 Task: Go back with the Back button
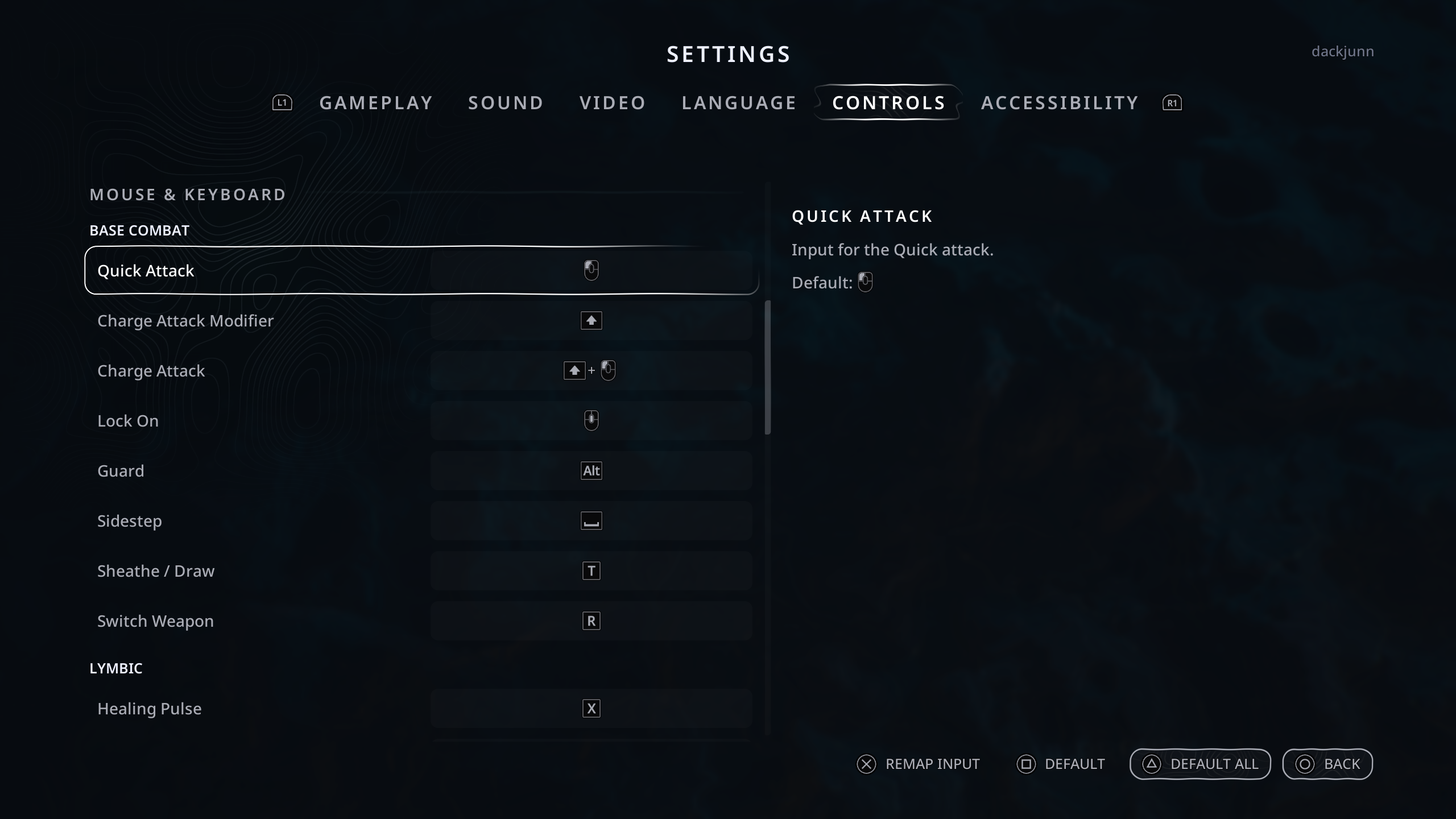1327,764
